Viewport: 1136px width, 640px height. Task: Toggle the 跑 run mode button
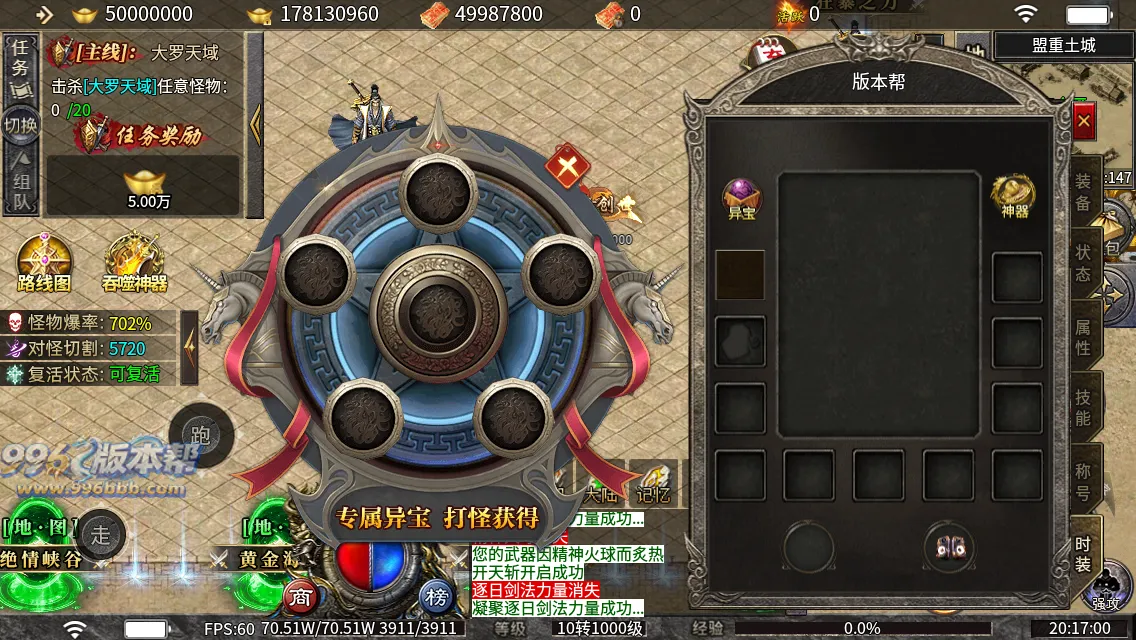(x=200, y=434)
